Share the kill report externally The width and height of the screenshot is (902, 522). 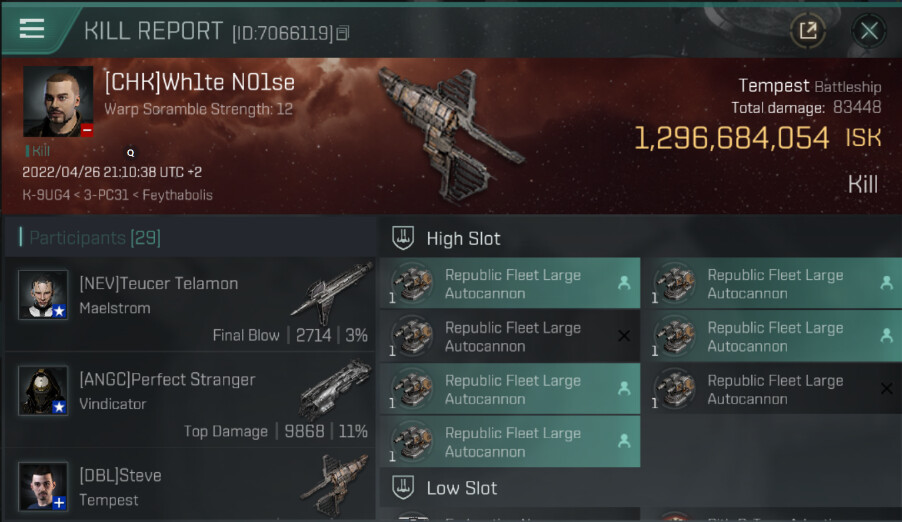[x=808, y=31]
